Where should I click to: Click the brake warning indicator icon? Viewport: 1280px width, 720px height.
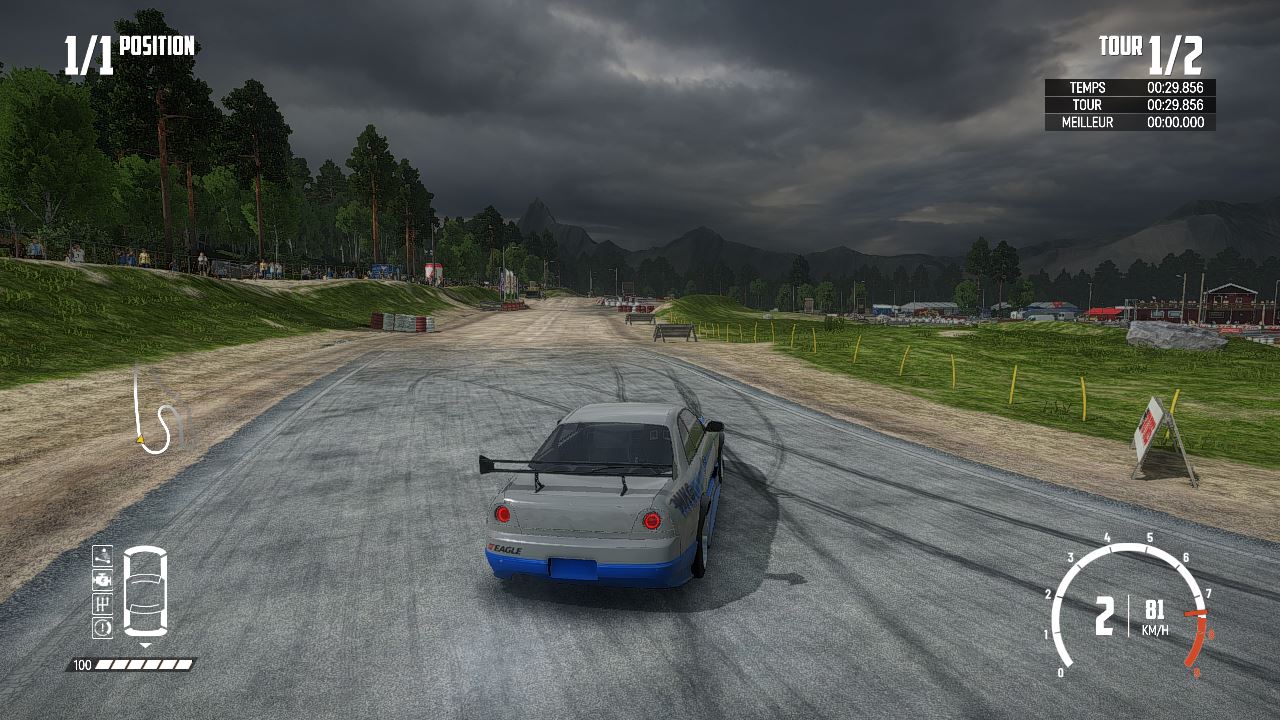102,628
